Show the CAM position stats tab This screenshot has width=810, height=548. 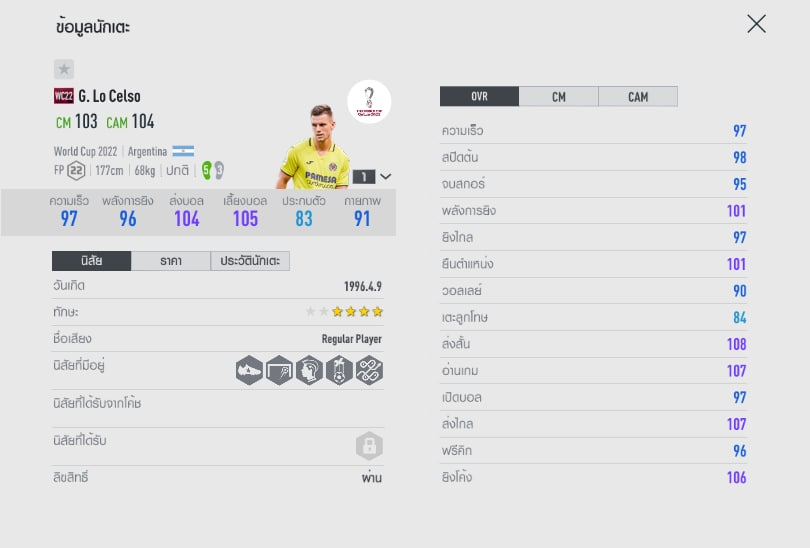(x=638, y=97)
